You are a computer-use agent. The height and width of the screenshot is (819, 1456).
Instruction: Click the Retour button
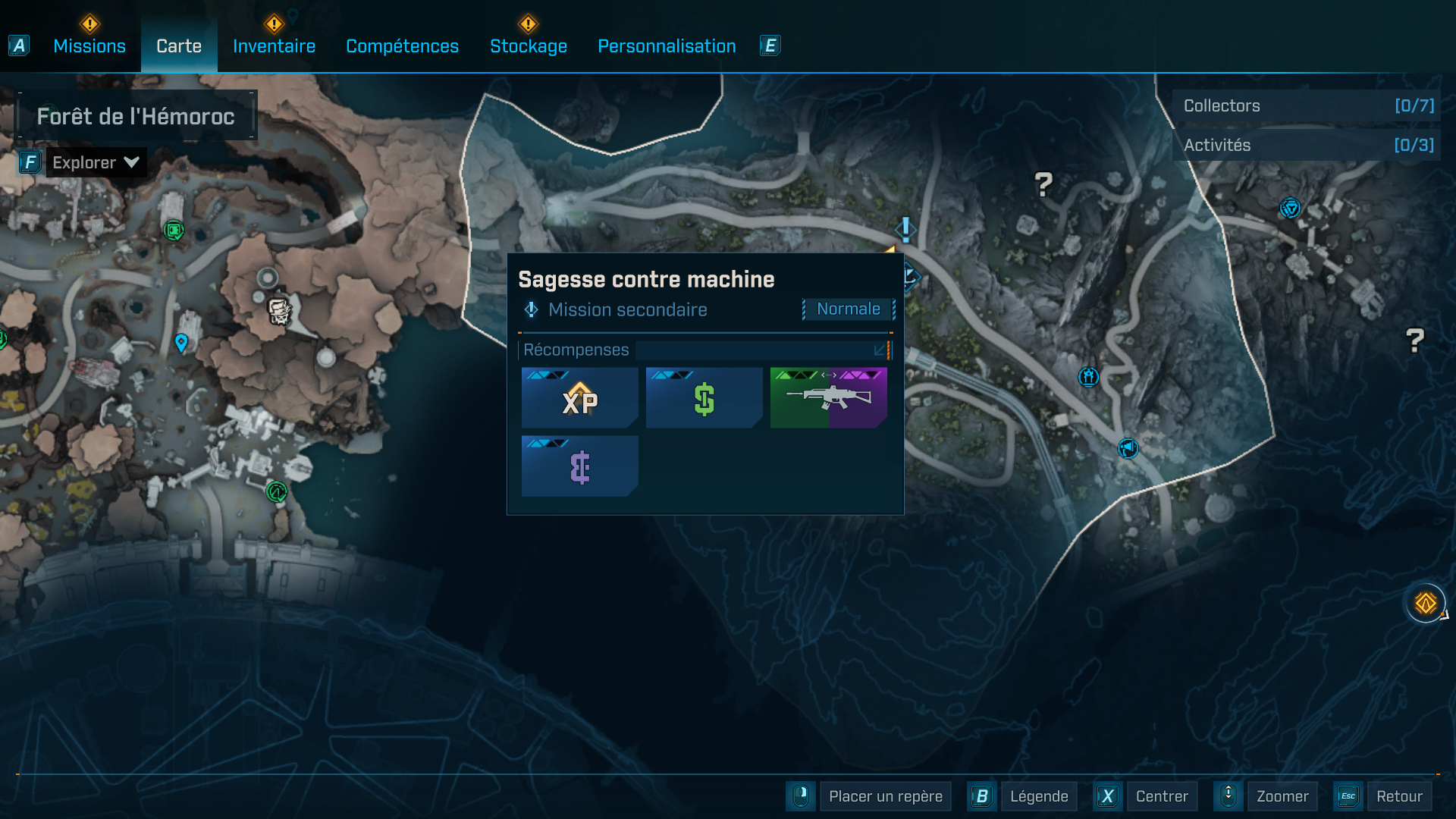click(1398, 796)
